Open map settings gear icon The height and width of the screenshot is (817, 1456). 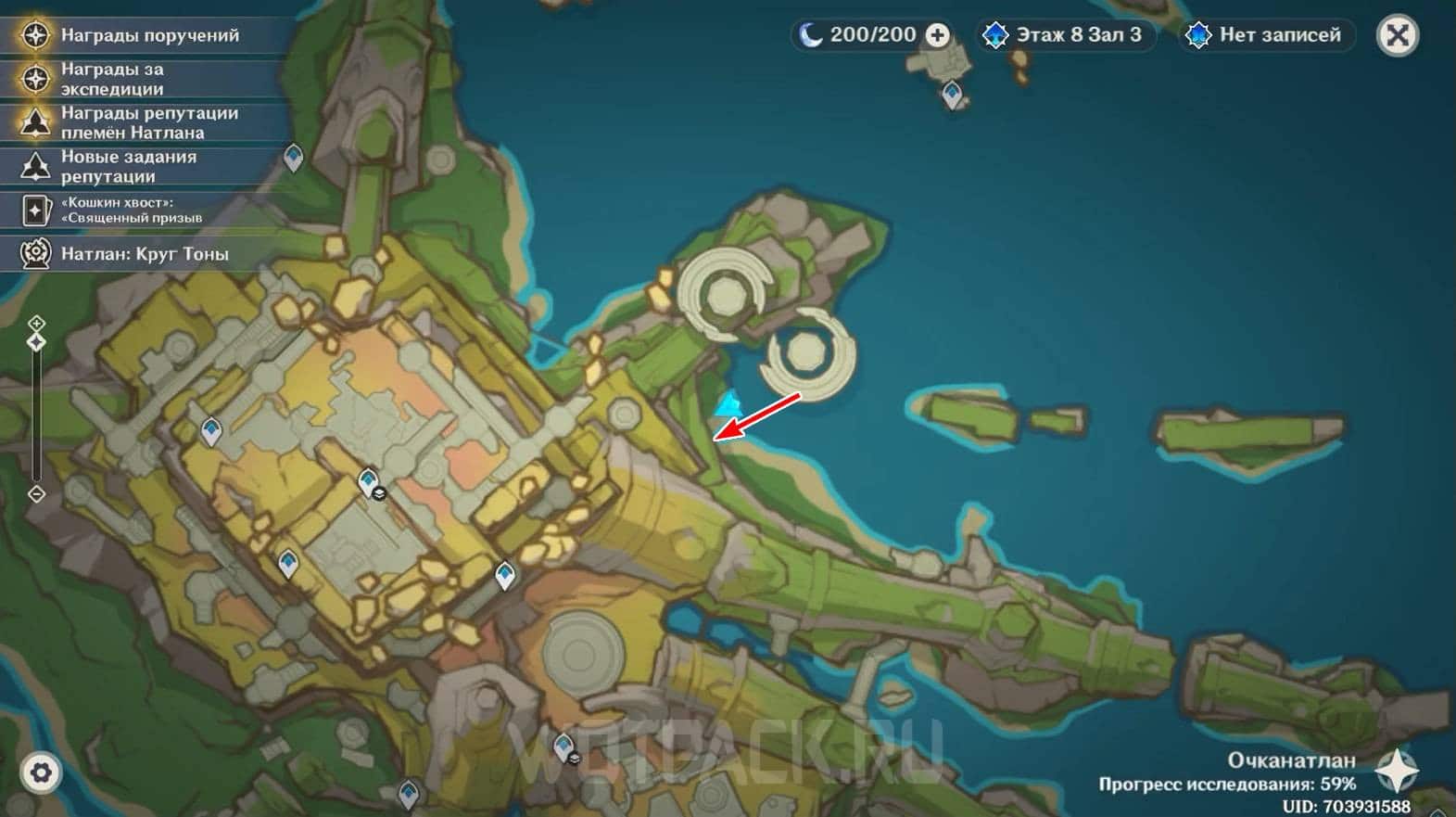pos(40,772)
